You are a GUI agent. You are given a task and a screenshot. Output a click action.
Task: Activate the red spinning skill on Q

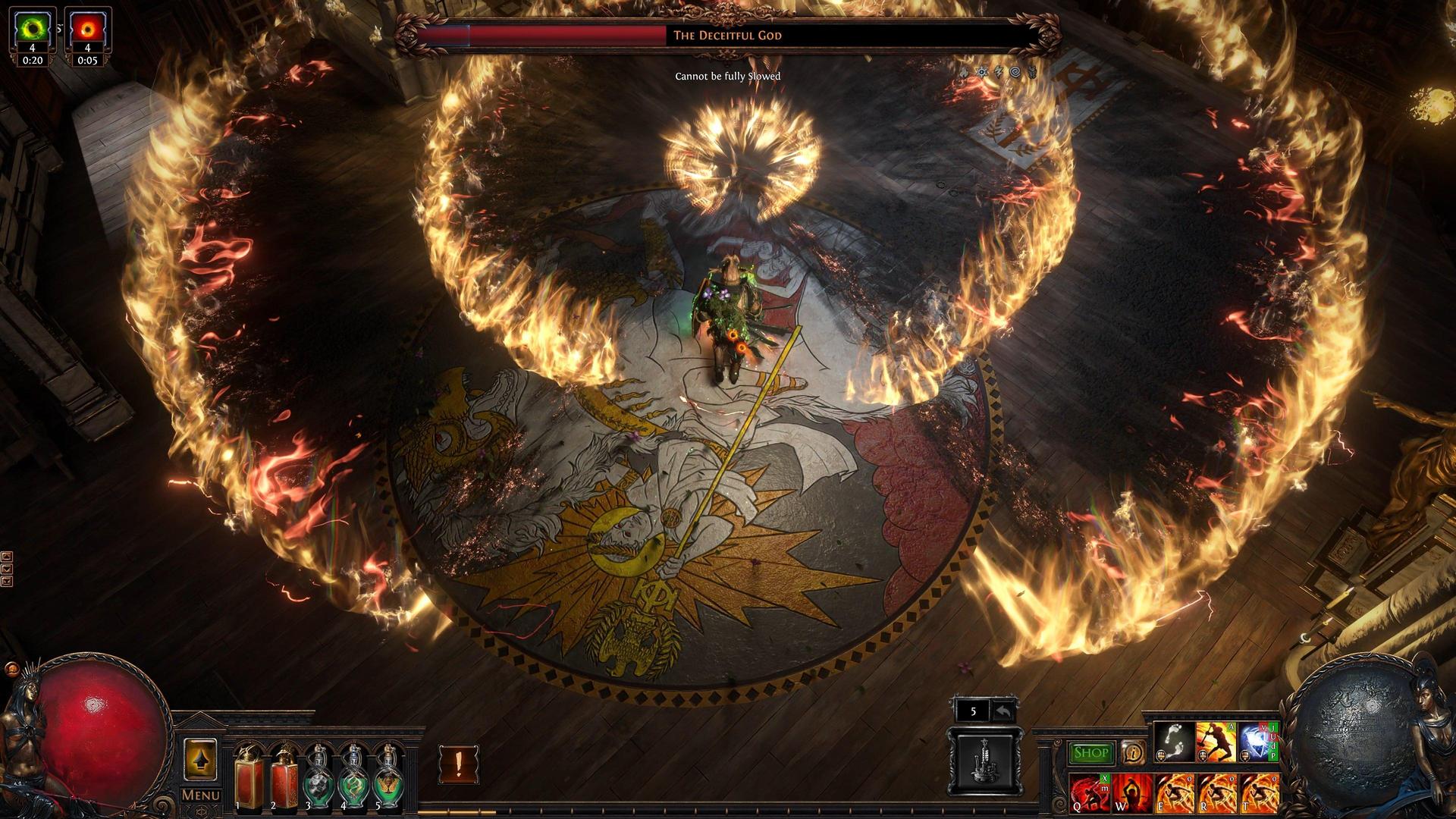coord(1090,792)
